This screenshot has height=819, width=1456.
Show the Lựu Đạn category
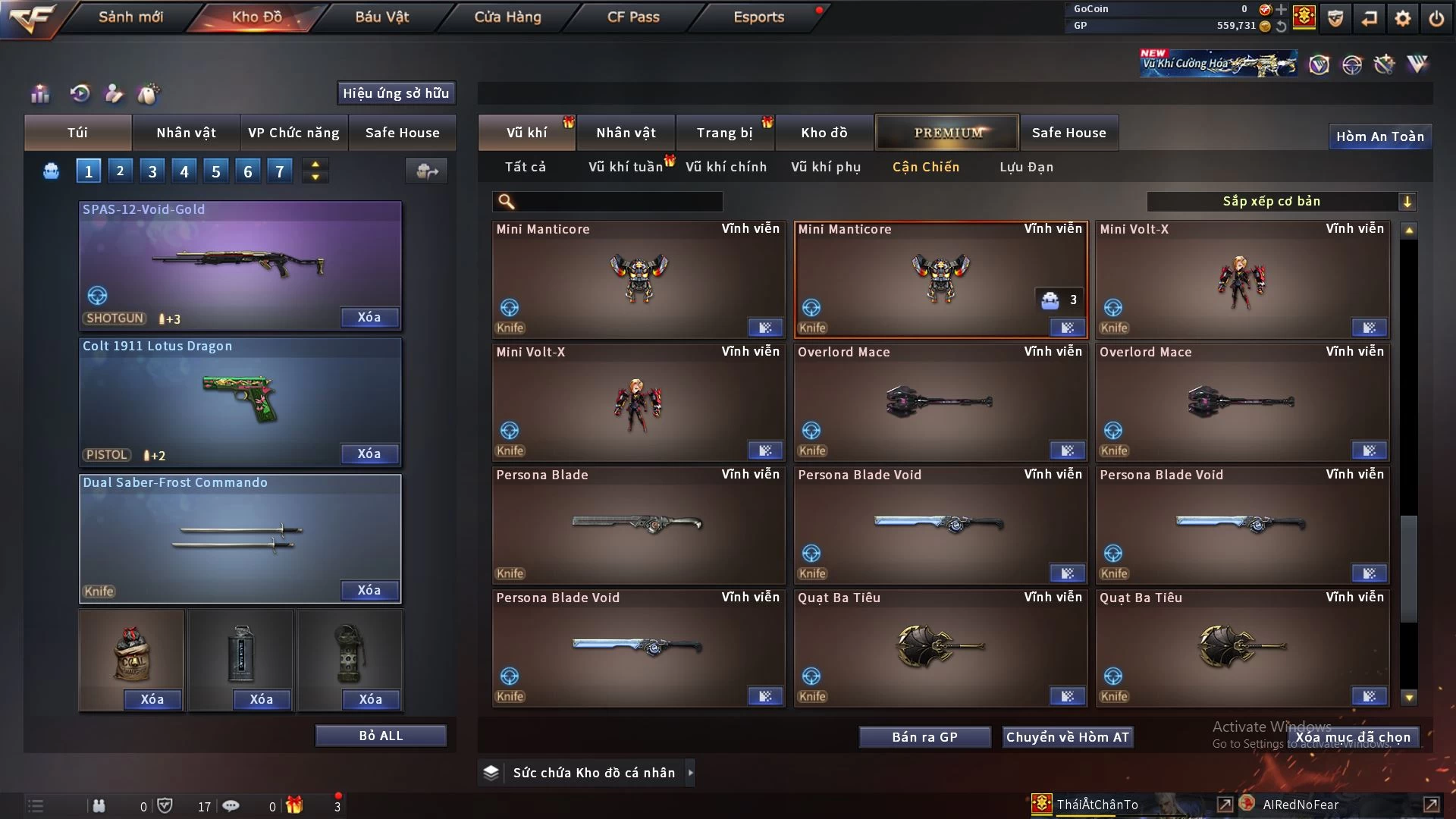pos(1026,167)
